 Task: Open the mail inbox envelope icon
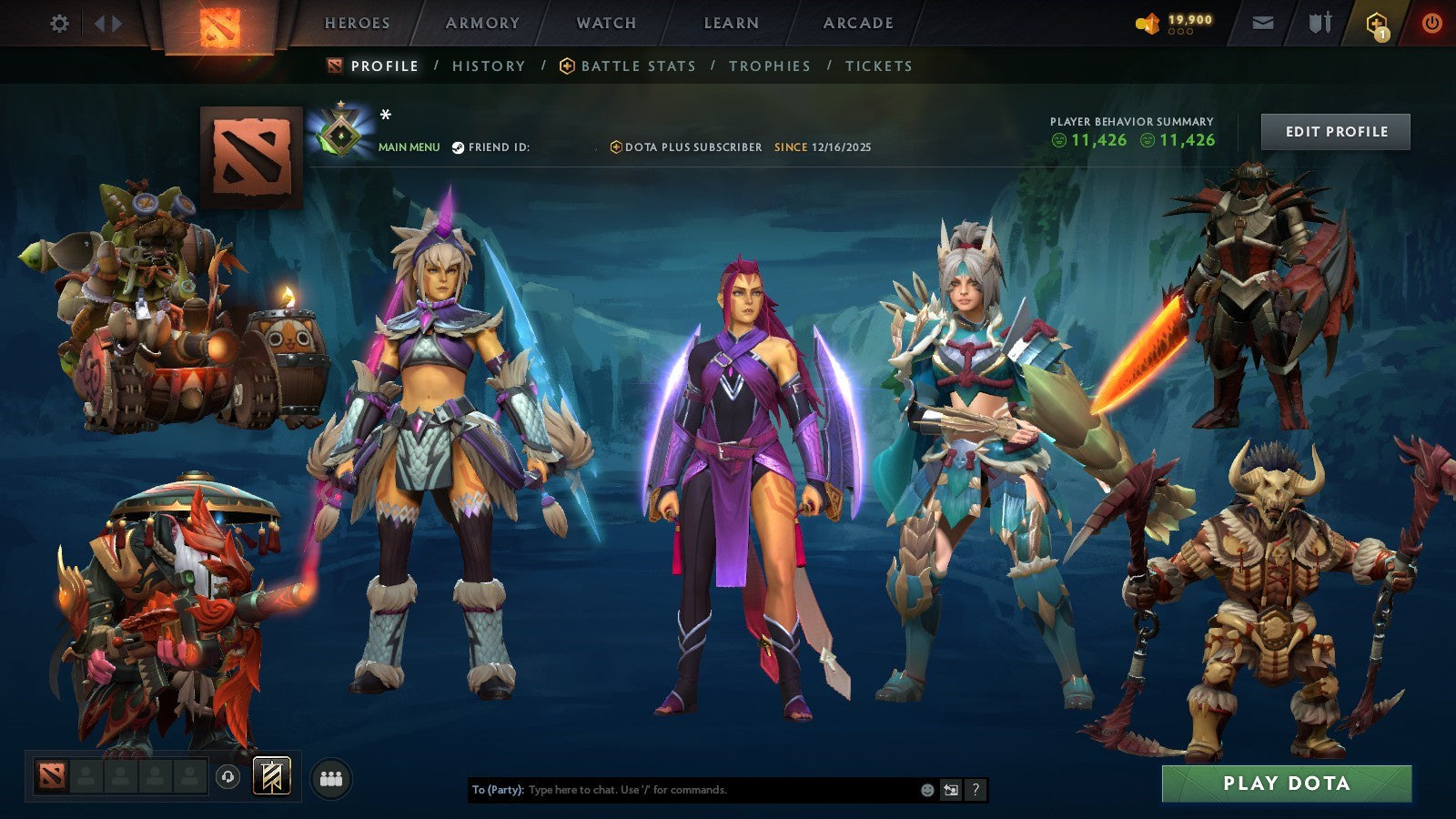1263,24
